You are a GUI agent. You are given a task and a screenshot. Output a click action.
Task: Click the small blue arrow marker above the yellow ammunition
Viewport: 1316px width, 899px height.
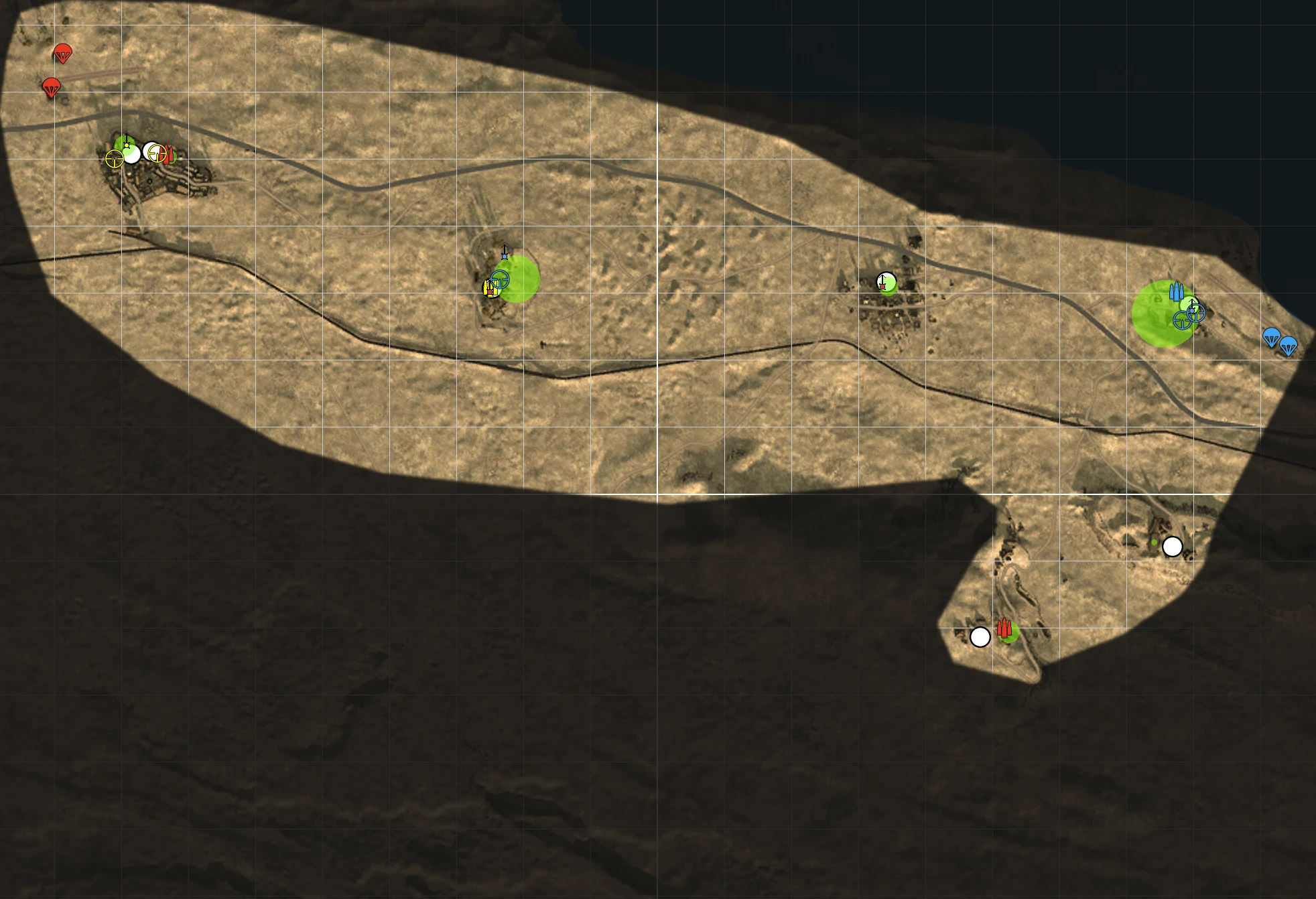tap(505, 253)
